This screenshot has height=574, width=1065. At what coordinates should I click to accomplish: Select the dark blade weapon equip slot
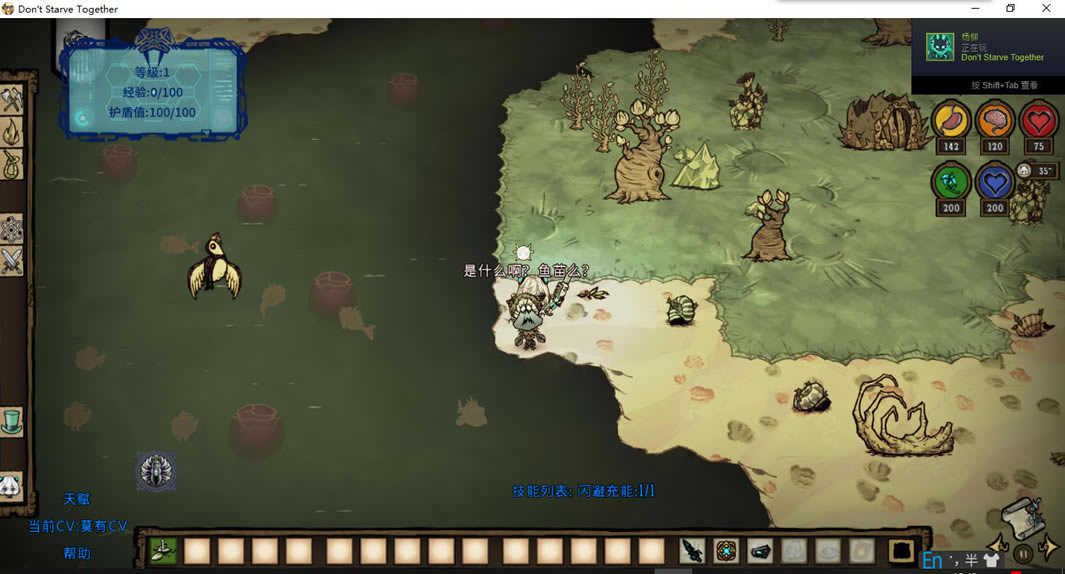pos(692,550)
